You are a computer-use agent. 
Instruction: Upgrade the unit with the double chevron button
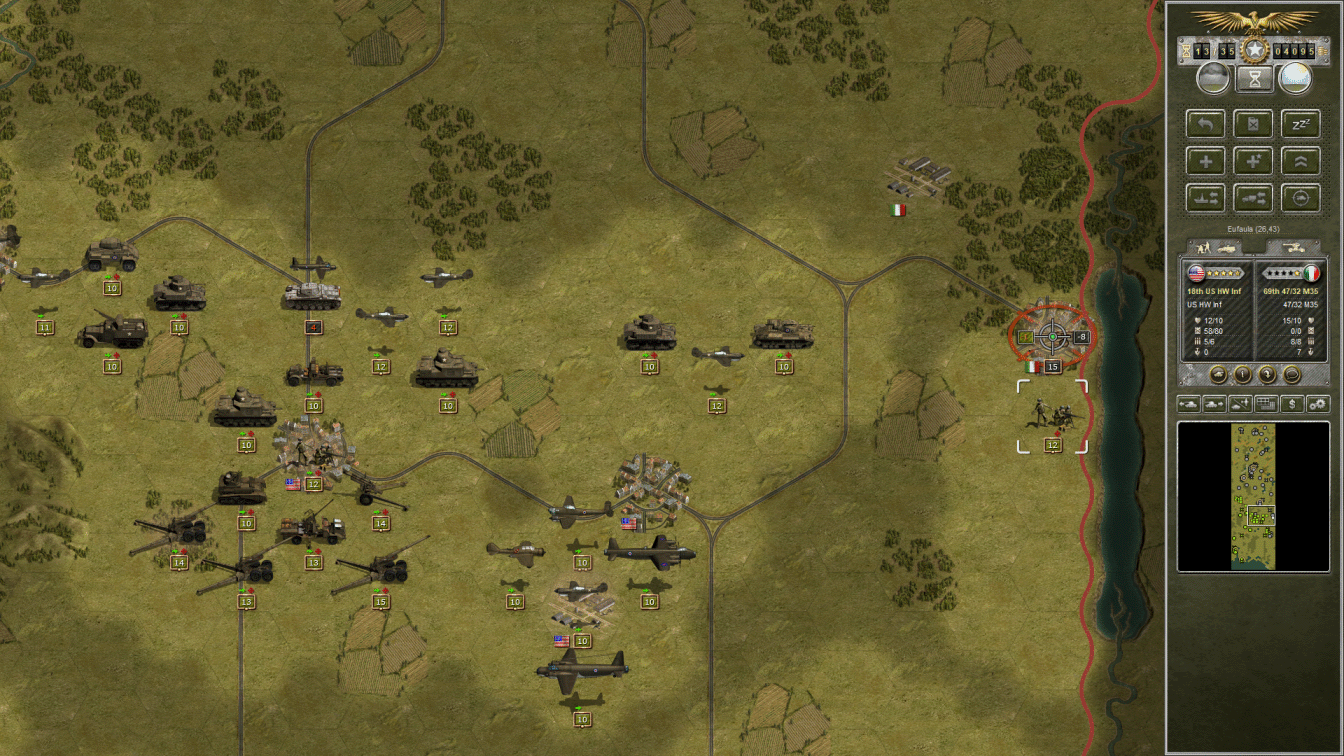pos(1300,160)
